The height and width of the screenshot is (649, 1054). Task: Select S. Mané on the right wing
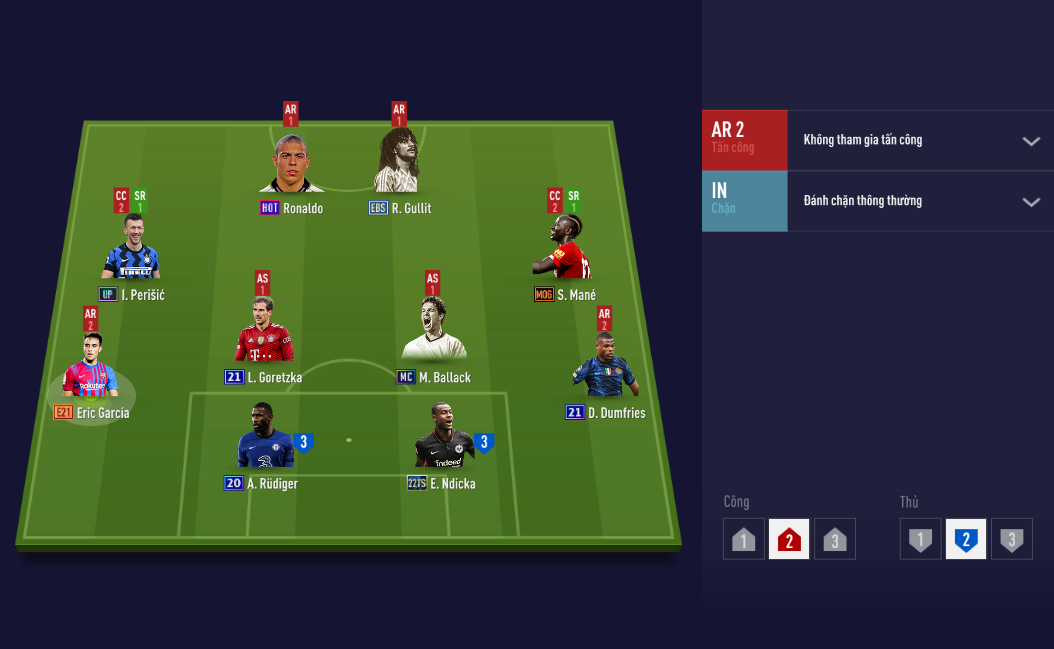pos(566,250)
